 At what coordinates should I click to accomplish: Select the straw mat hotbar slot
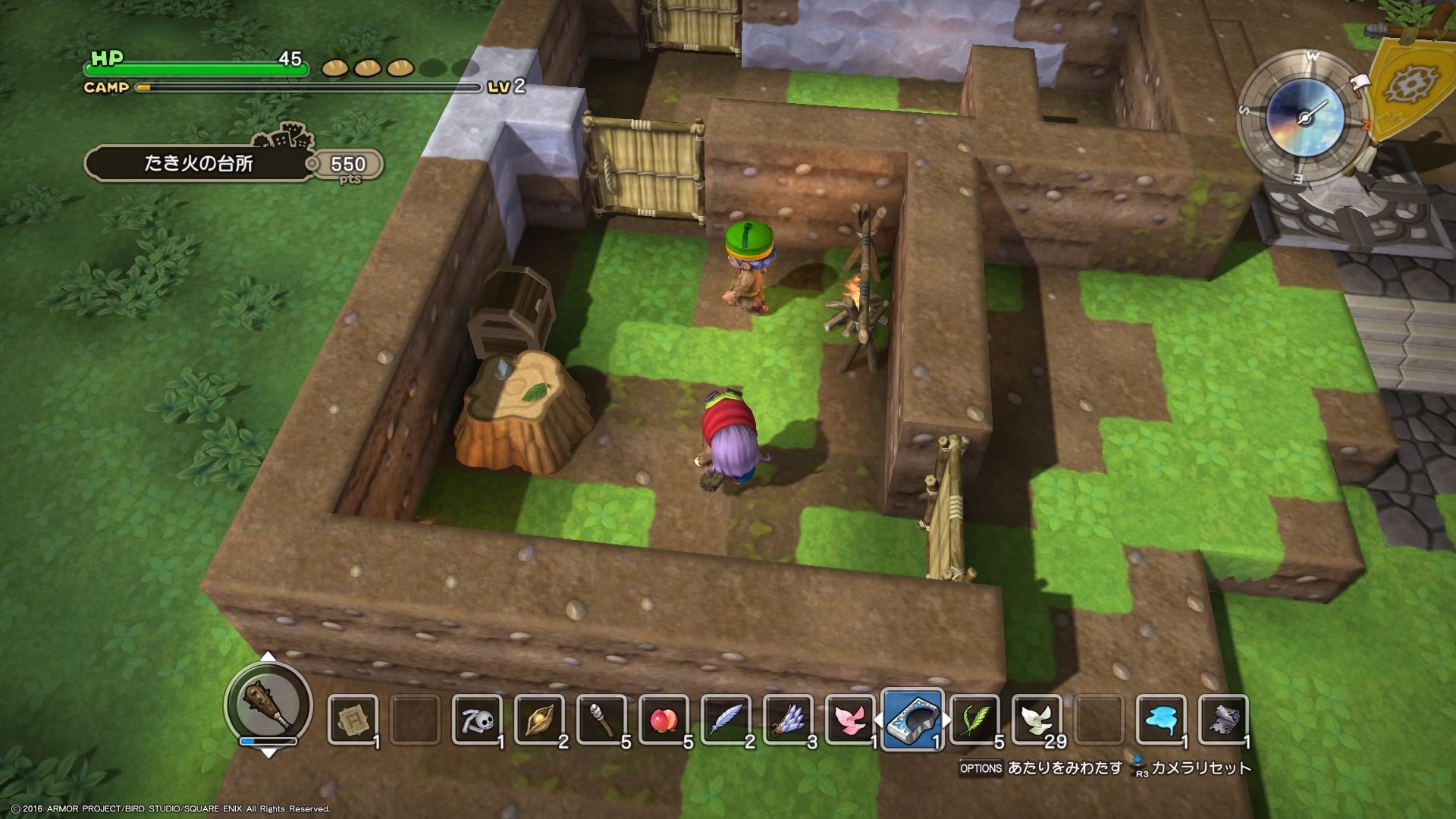point(353,719)
